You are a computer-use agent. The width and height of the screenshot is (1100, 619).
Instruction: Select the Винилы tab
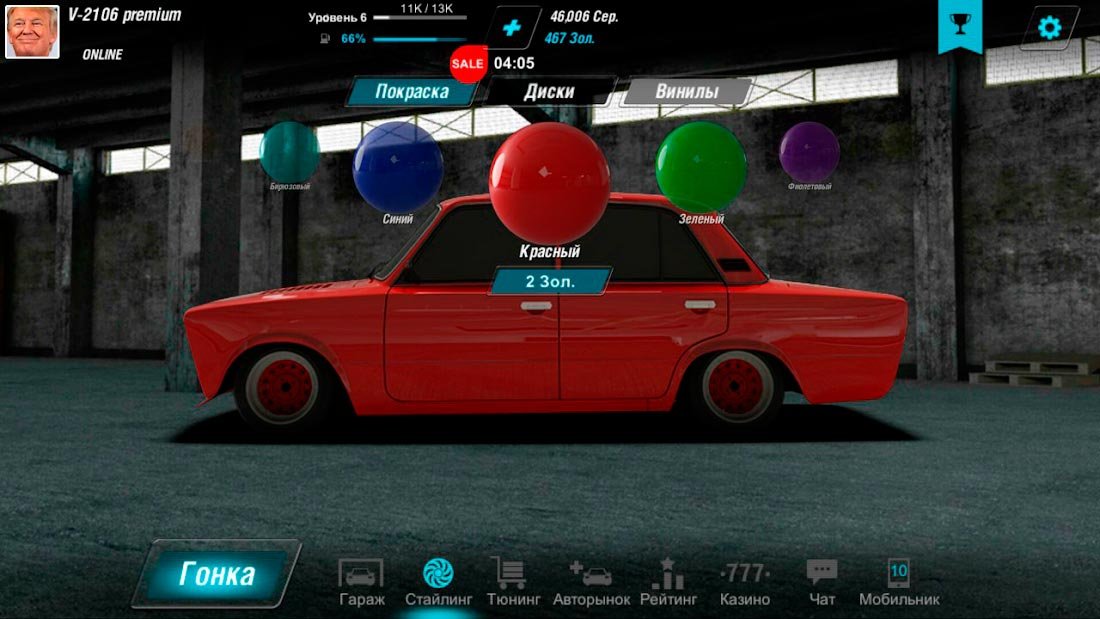click(686, 92)
